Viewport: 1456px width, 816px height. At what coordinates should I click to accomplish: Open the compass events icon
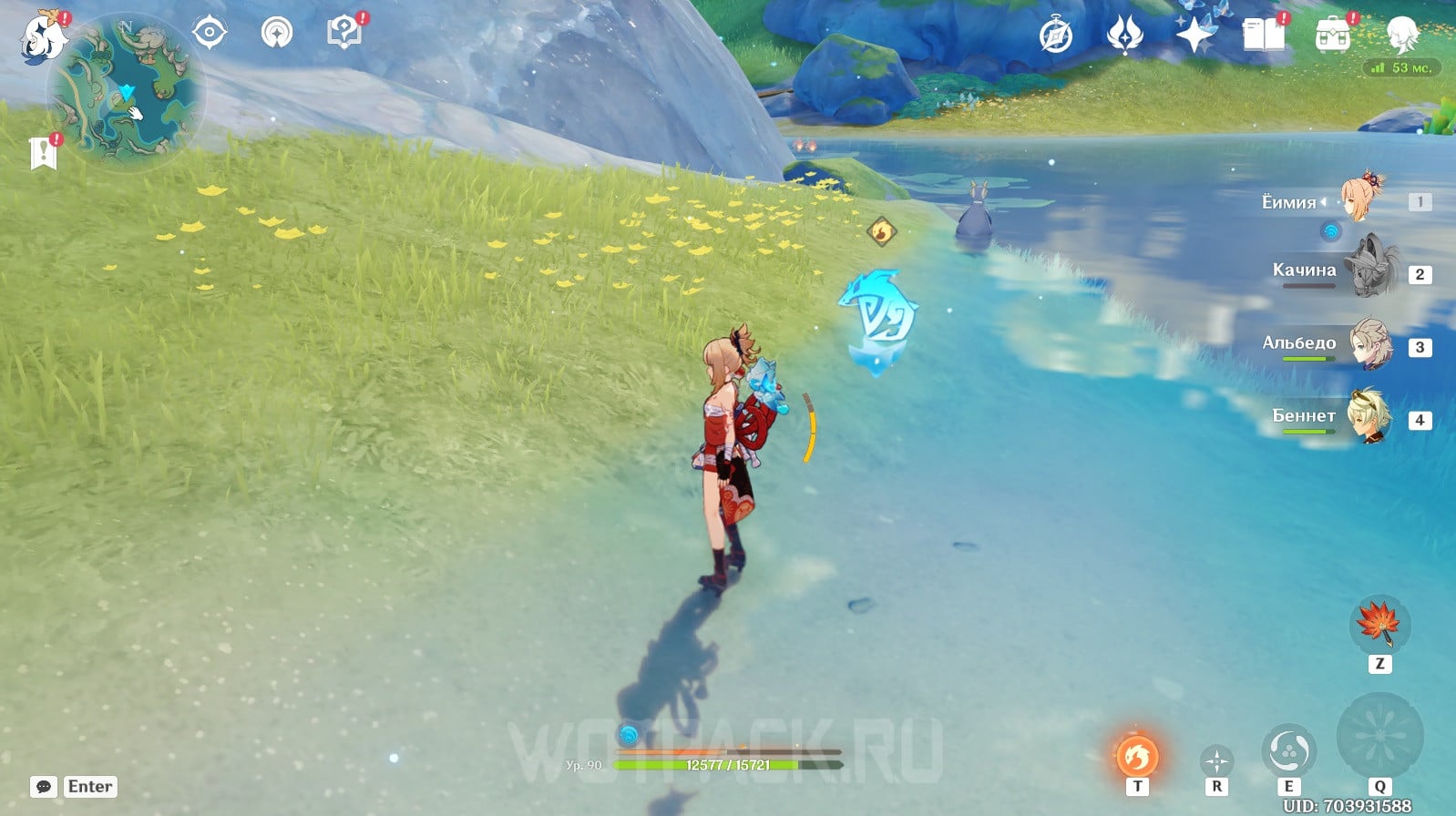coord(1056,36)
